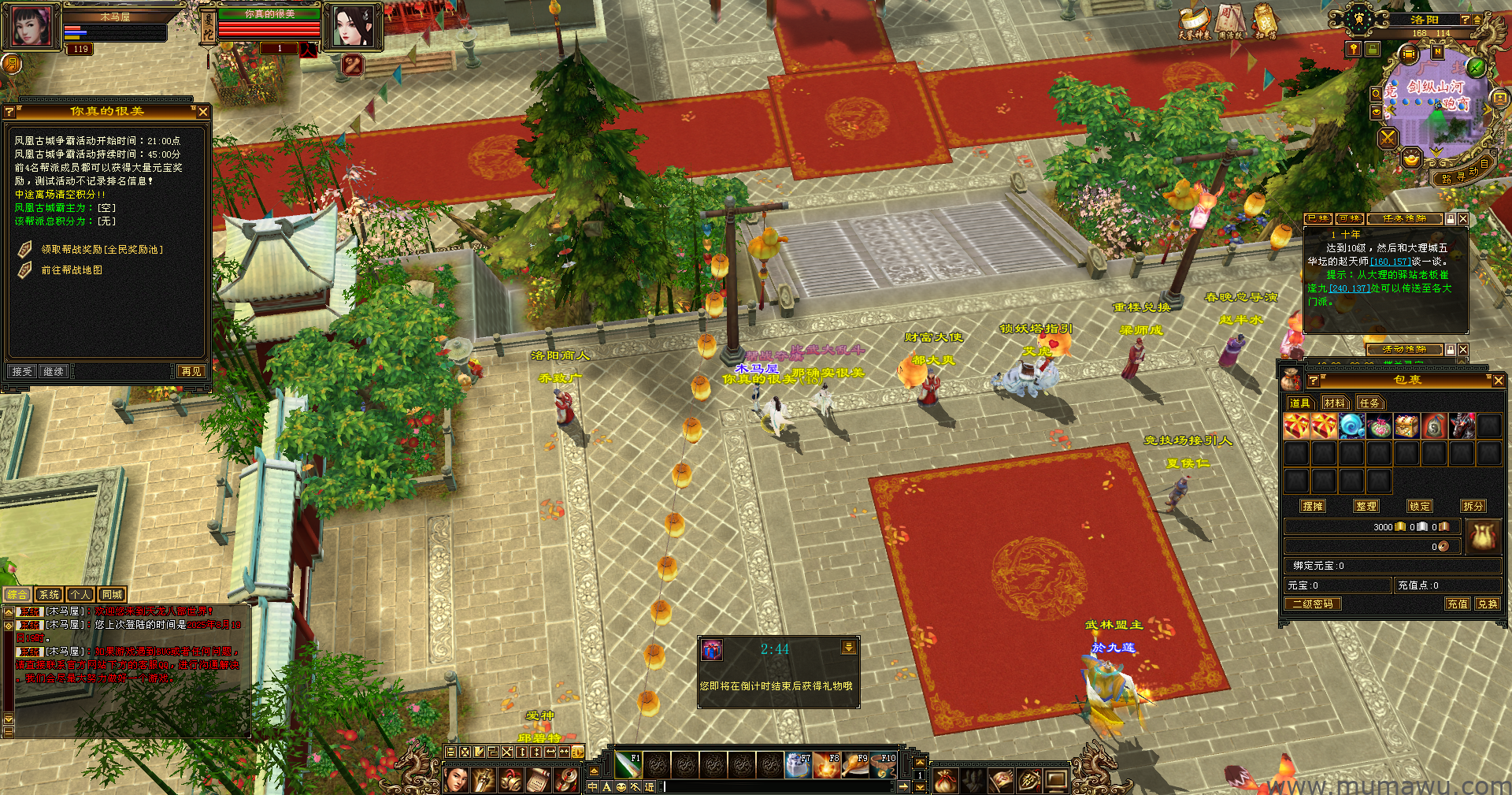Screen dimensions: 1512x795
Task: Select the treasure chest item slot
Action: click(x=1406, y=426)
